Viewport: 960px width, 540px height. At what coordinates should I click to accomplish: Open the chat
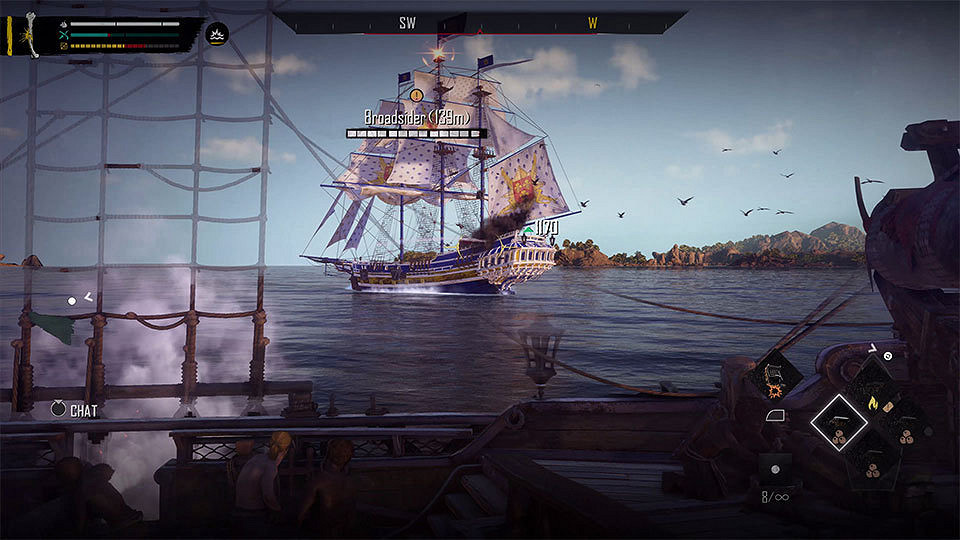[59, 410]
